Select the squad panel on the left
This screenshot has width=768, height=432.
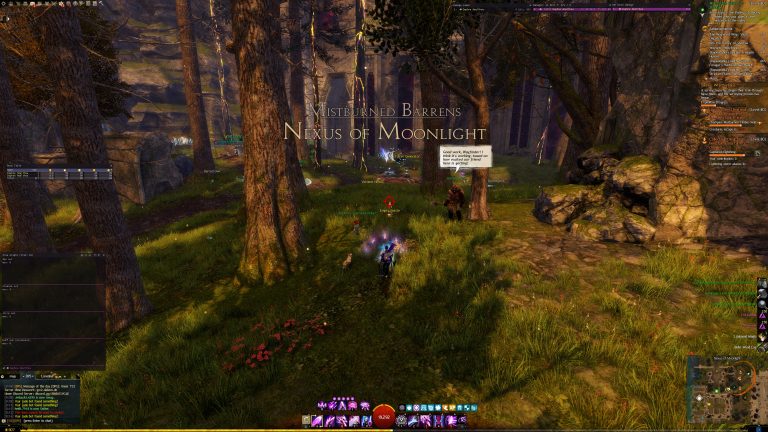59,173
